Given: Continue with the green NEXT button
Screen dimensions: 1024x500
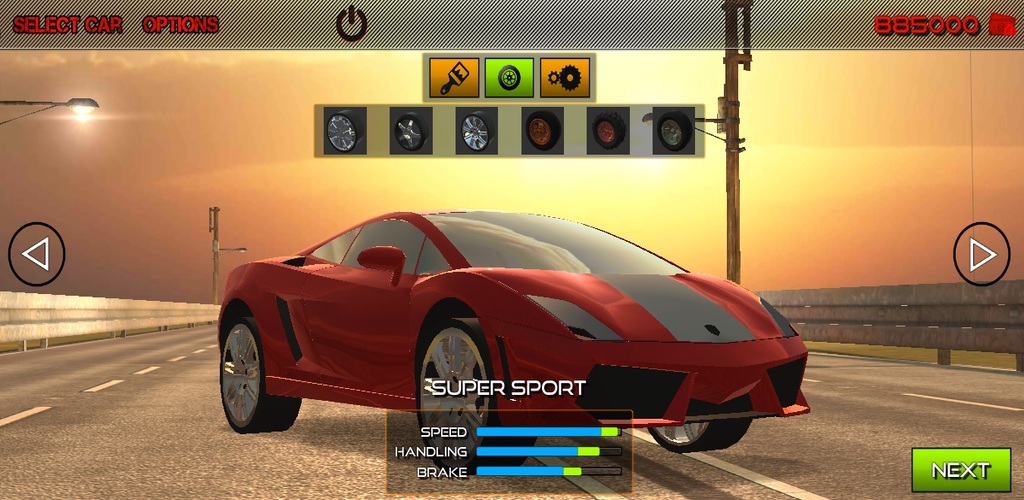Looking at the screenshot, I should (960, 470).
